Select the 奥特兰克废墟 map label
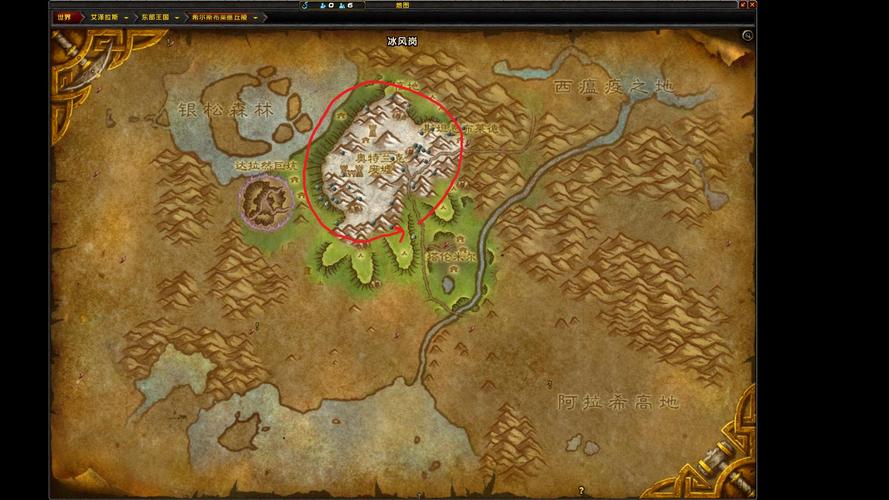Screen dimensions: 889x500 pyautogui.click(x=377, y=163)
